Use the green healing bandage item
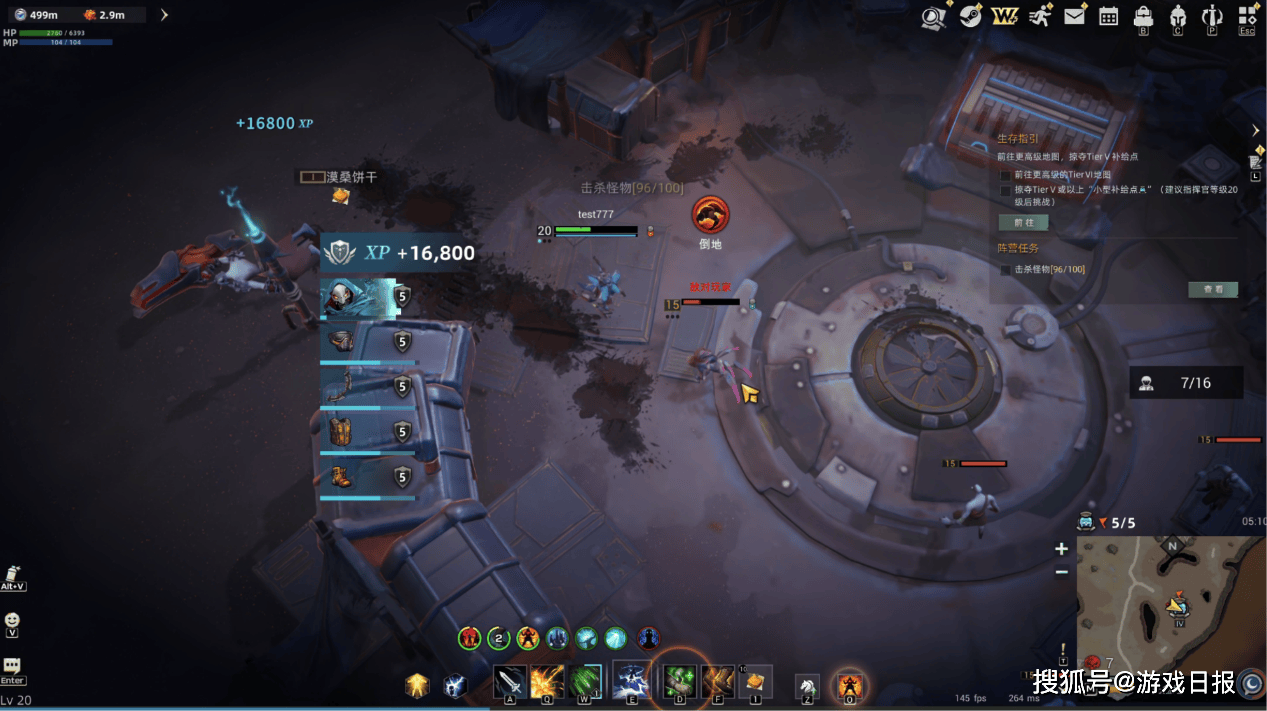 pyautogui.click(x=680, y=682)
